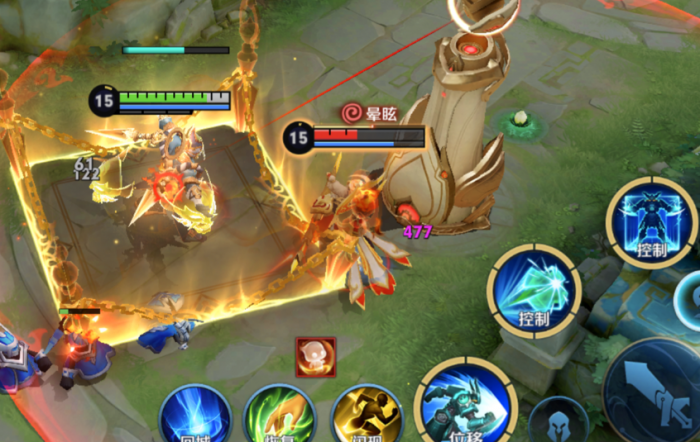
Task: Tap the red-framed item icon
Action: [x=316, y=357]
